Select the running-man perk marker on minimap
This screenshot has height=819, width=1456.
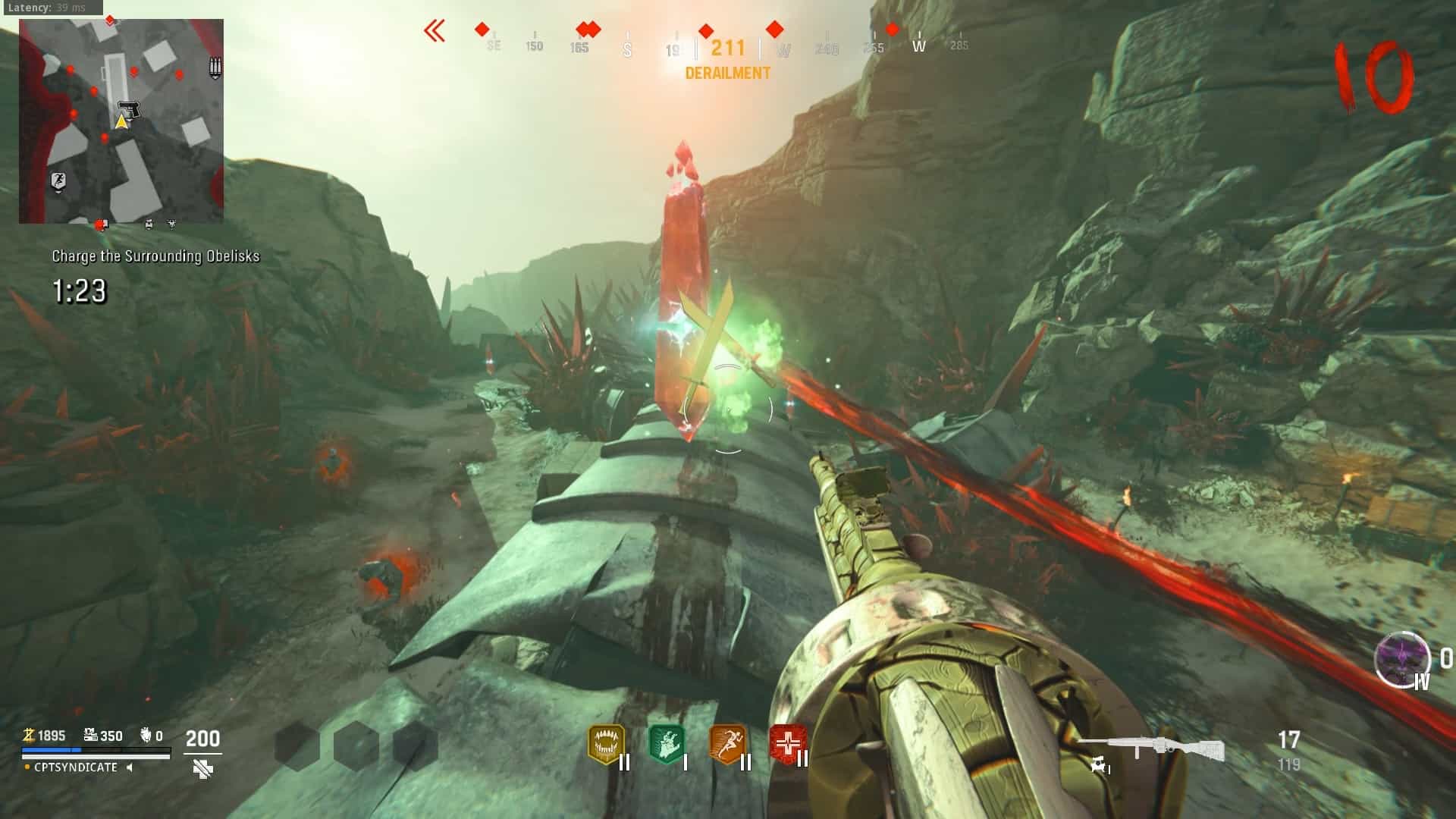(58, 181)
